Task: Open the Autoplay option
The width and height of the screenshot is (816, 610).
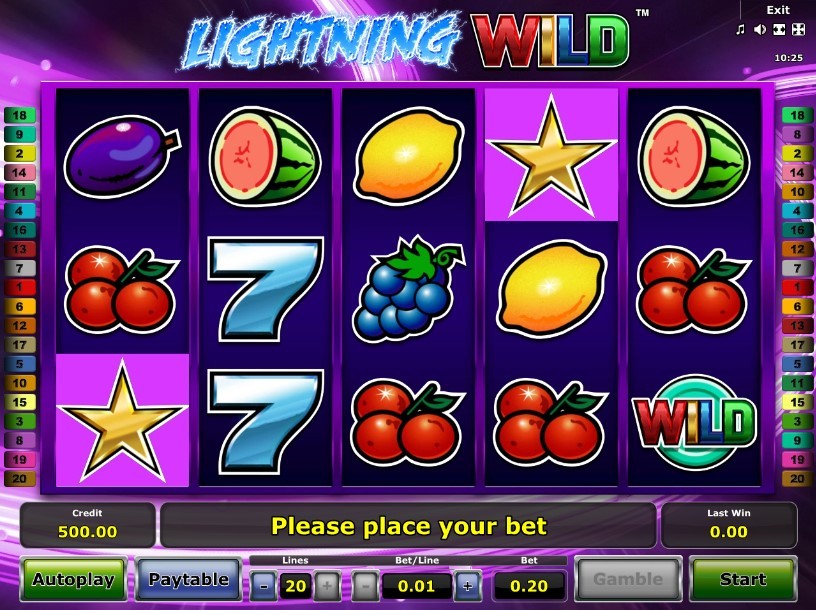Action: click(x=73, y=579)
